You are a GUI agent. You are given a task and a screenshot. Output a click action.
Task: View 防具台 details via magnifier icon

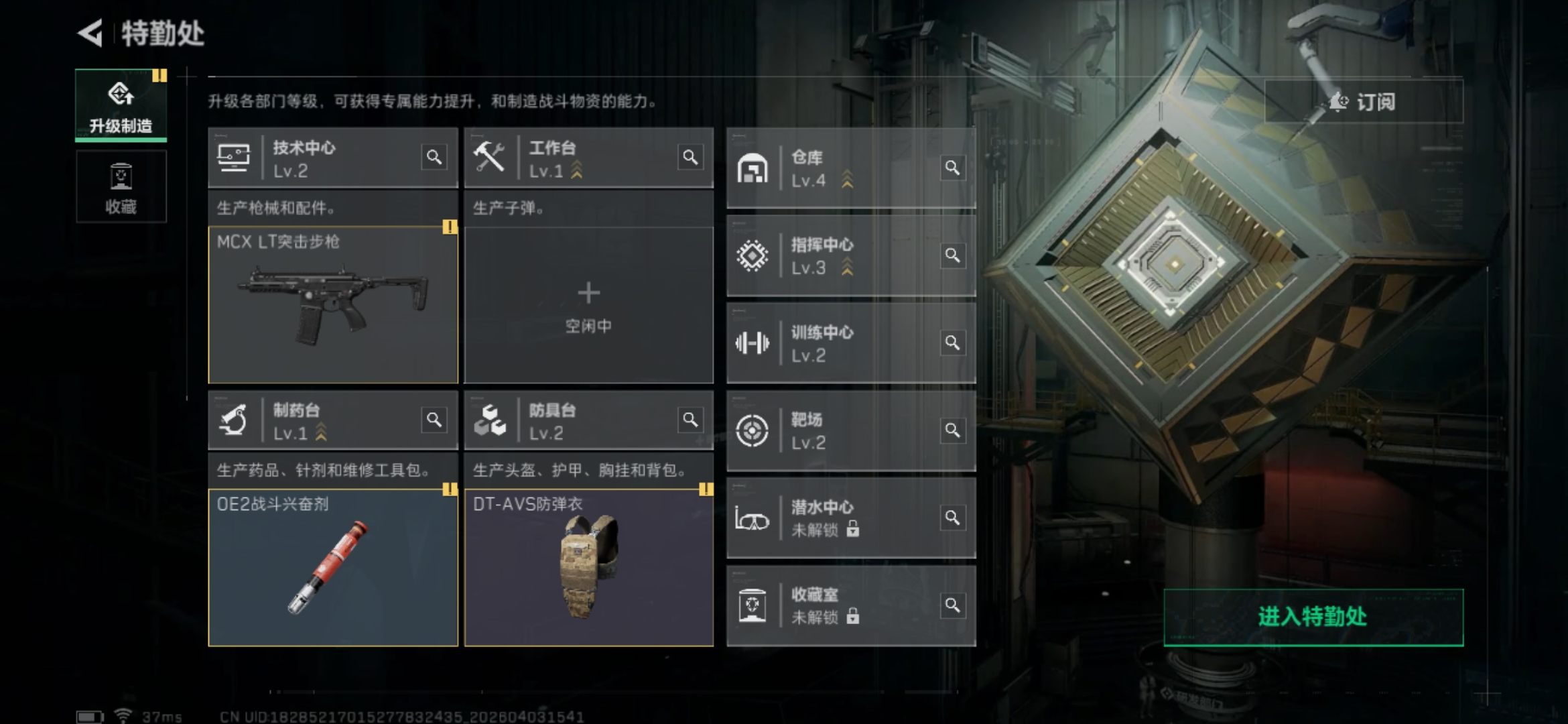[x=690, y=420]
